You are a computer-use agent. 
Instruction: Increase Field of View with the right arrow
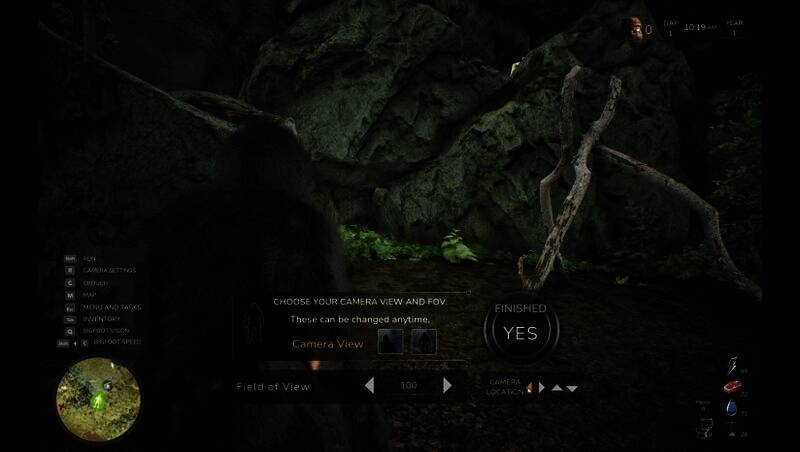[x=447, y=385]
